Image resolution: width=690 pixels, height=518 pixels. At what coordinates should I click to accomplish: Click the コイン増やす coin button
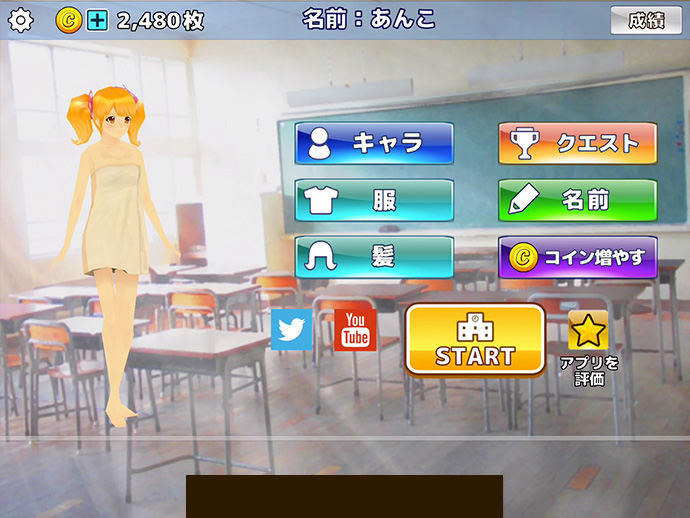(577, 257)
